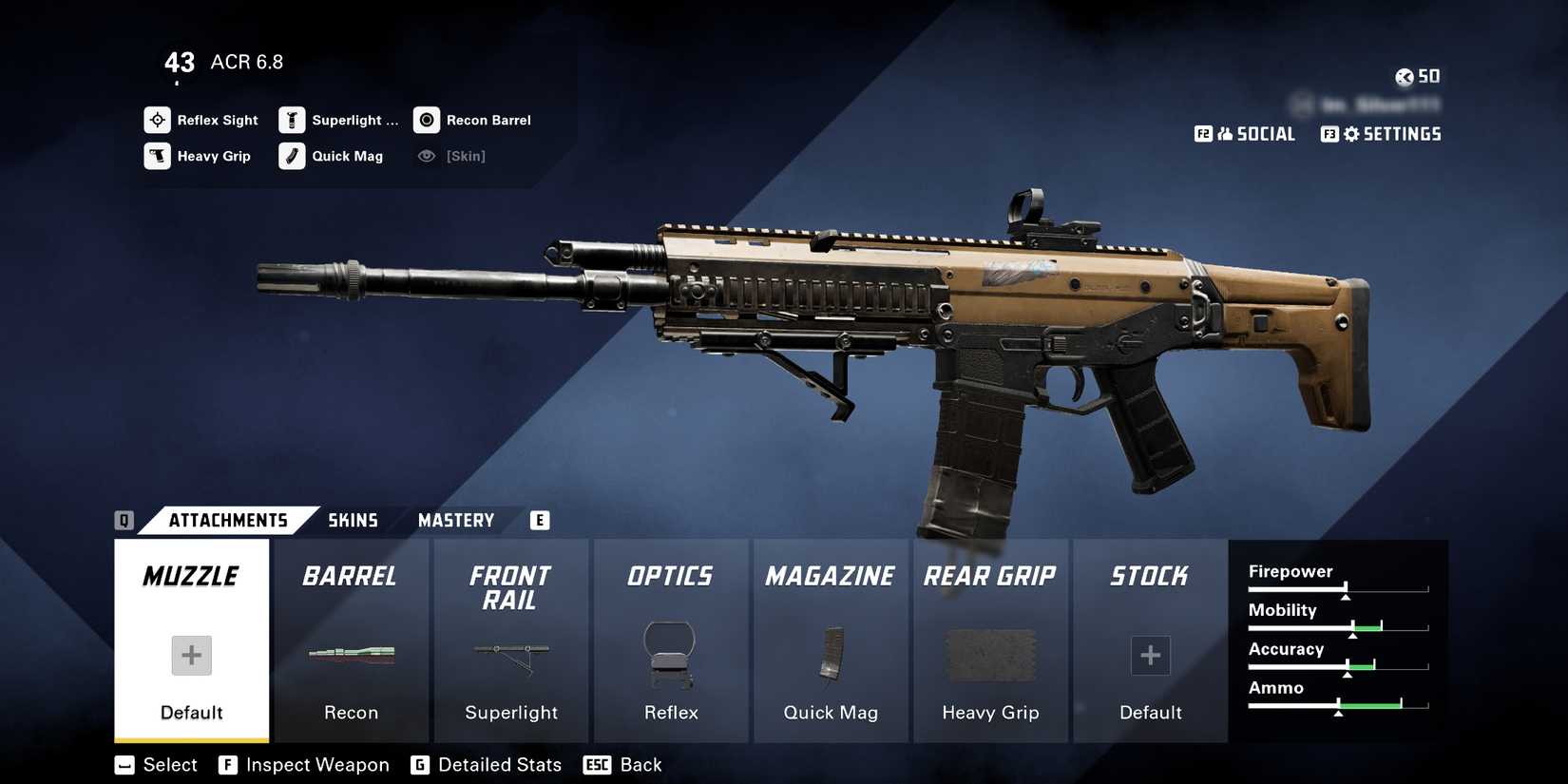
Task: Select the Recon Barrel icon in the summary
Action: (x=426, y=120)
